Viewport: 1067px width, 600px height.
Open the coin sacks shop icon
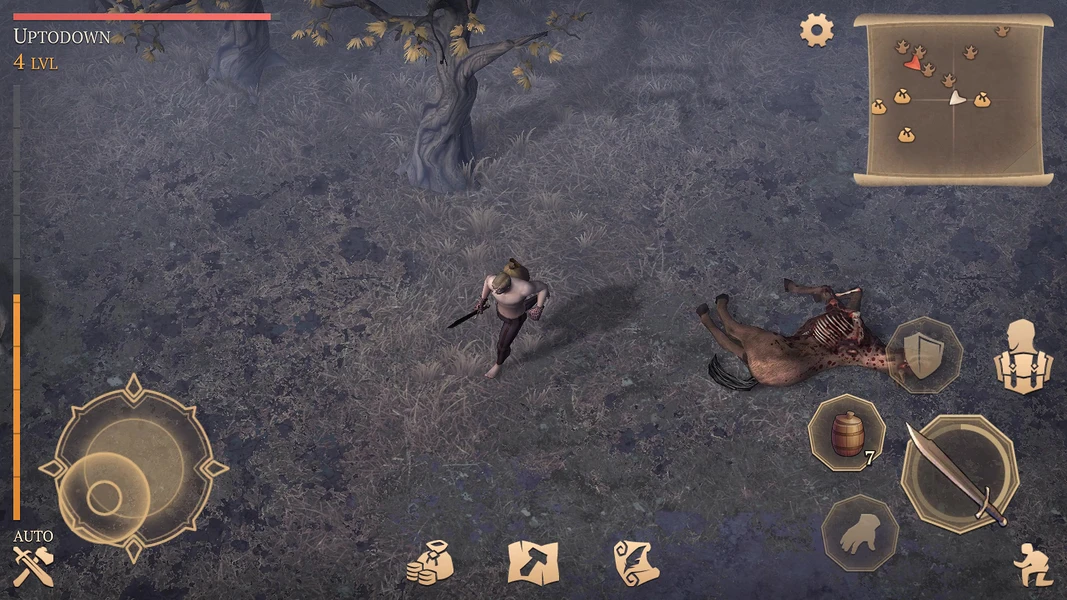click(430, 562)
